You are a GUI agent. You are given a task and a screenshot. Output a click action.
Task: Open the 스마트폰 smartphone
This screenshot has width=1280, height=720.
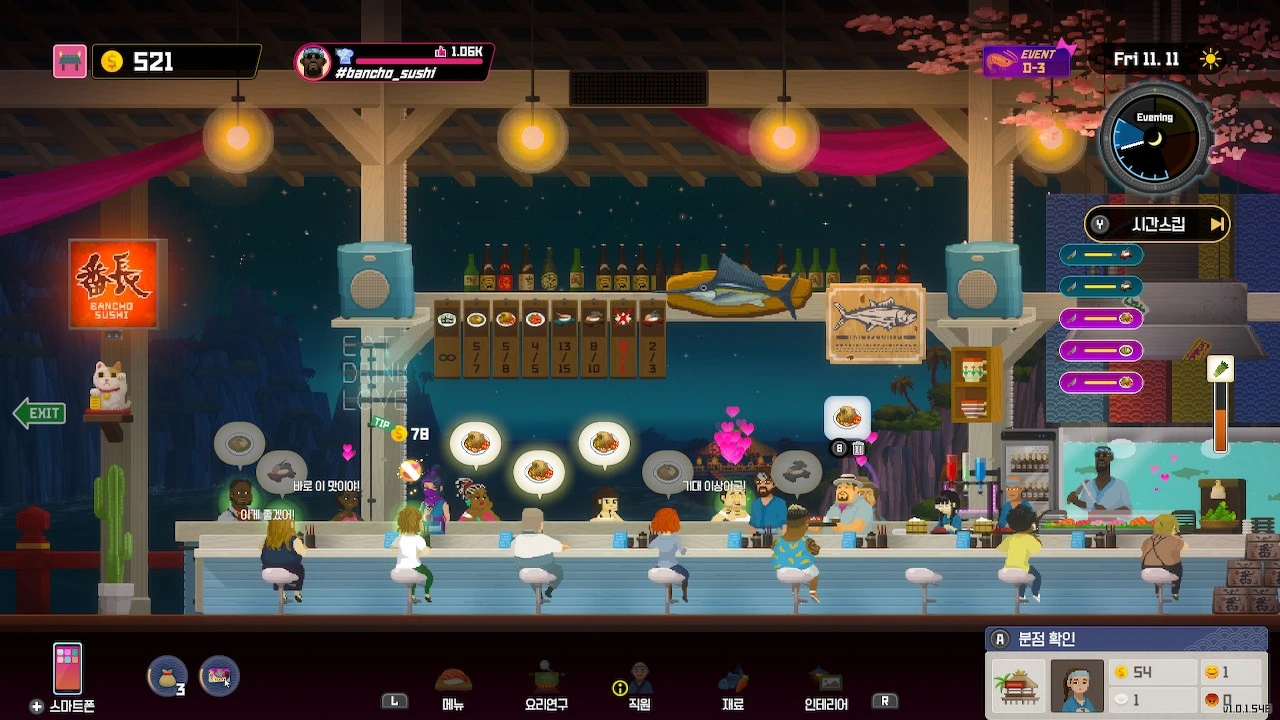point(68,670)
